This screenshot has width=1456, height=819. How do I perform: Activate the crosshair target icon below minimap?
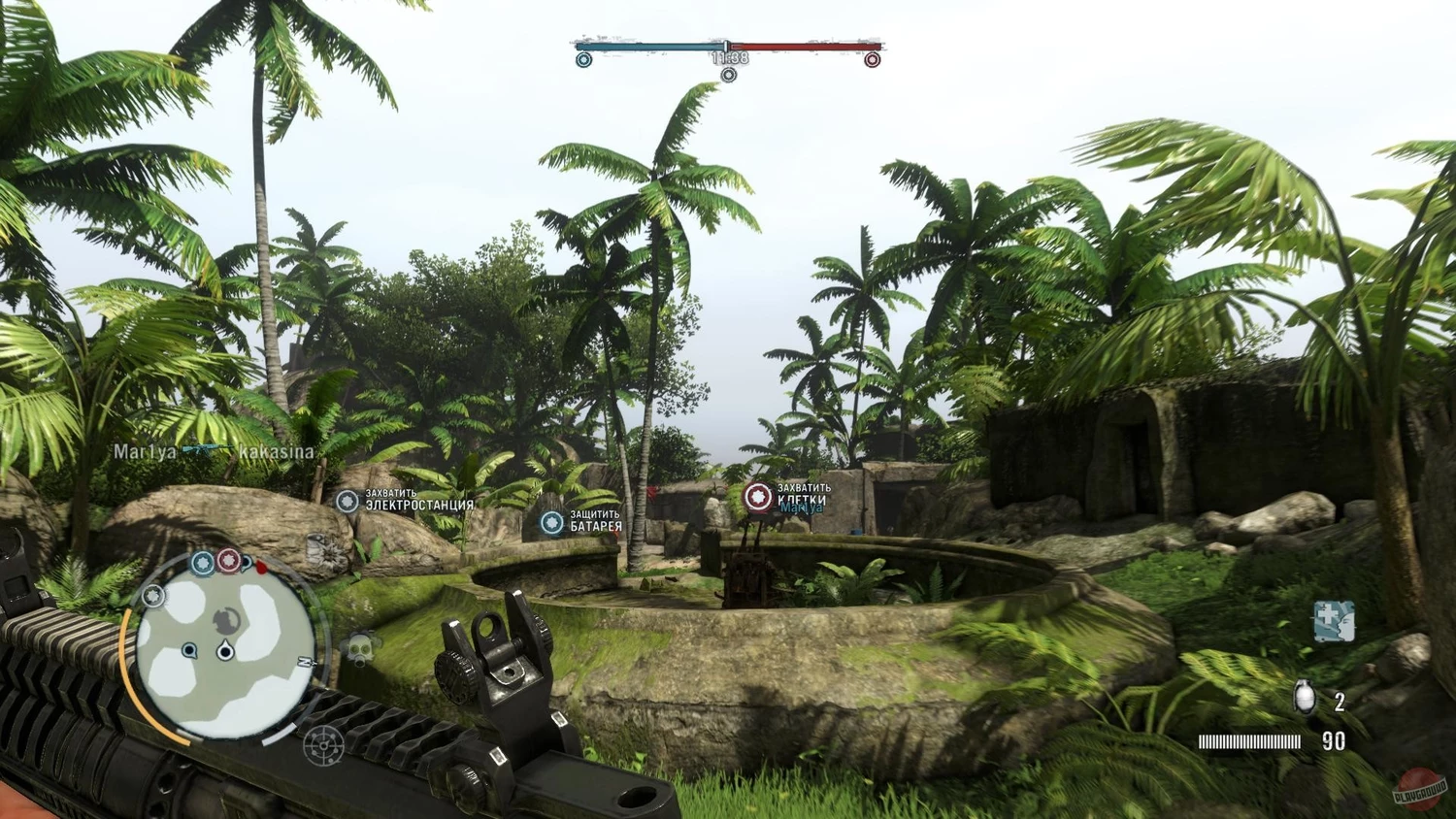pyautogui.click(x=323, y=744)
